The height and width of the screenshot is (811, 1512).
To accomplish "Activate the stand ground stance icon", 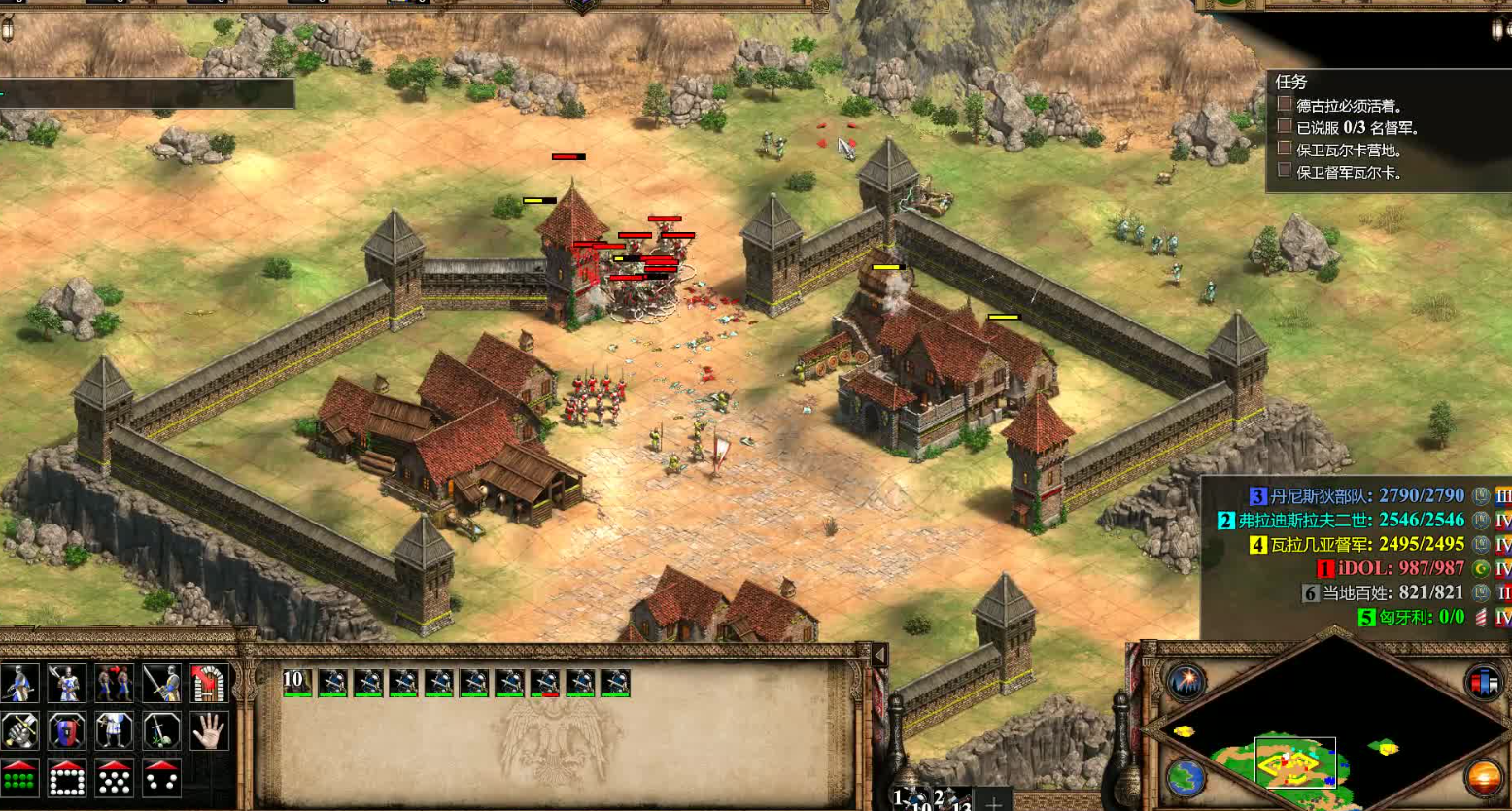I will (x=115, y=730).
